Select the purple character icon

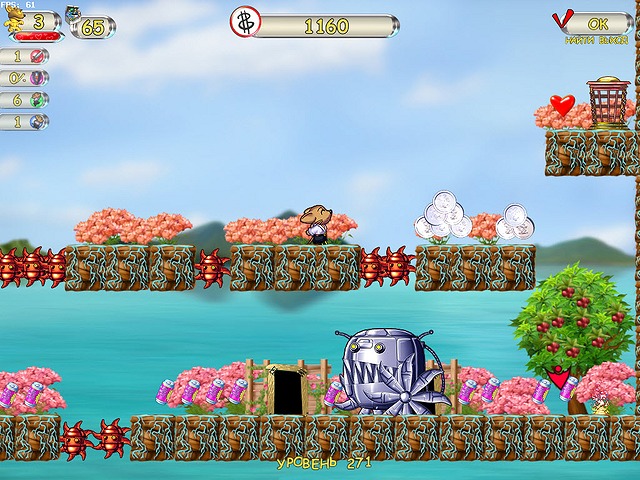pos(38,78)
